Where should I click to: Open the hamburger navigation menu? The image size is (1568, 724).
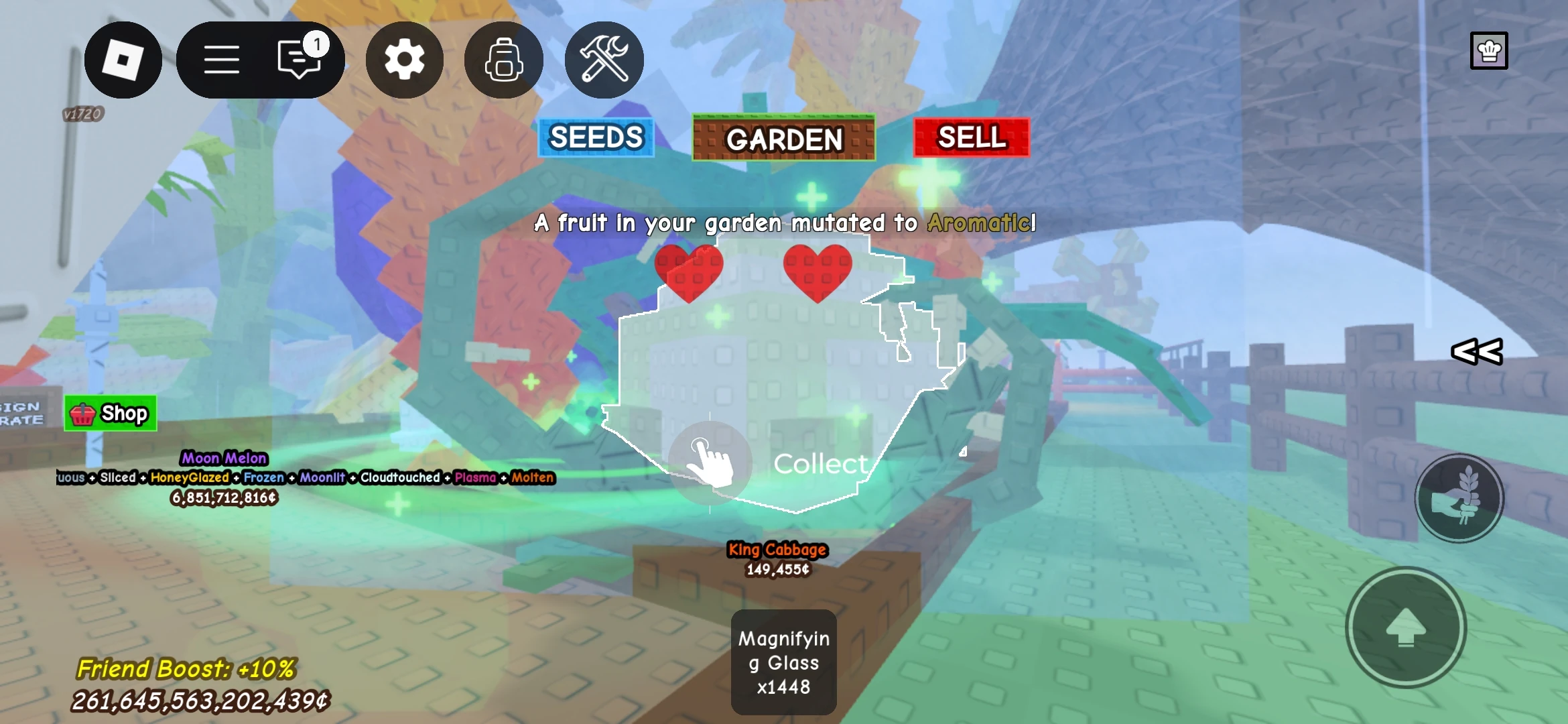pos(222,60)
